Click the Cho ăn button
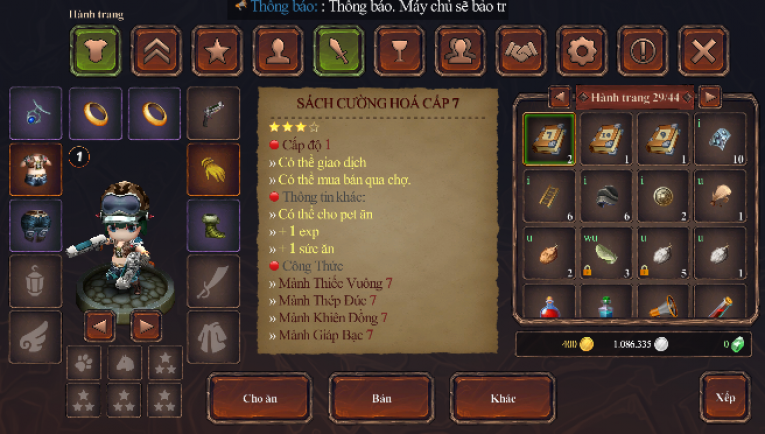765x434 pixels. pos(260,398)
